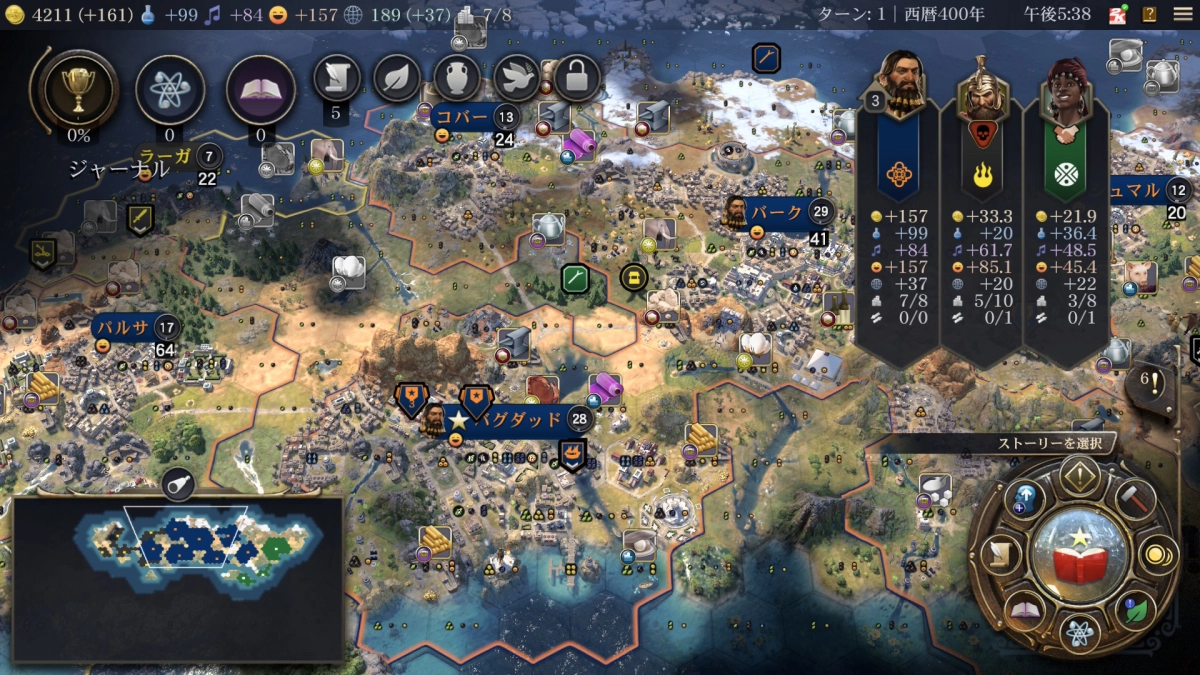
Task: Select the helmeted hostile leader portrait
Action: (982, 90)
